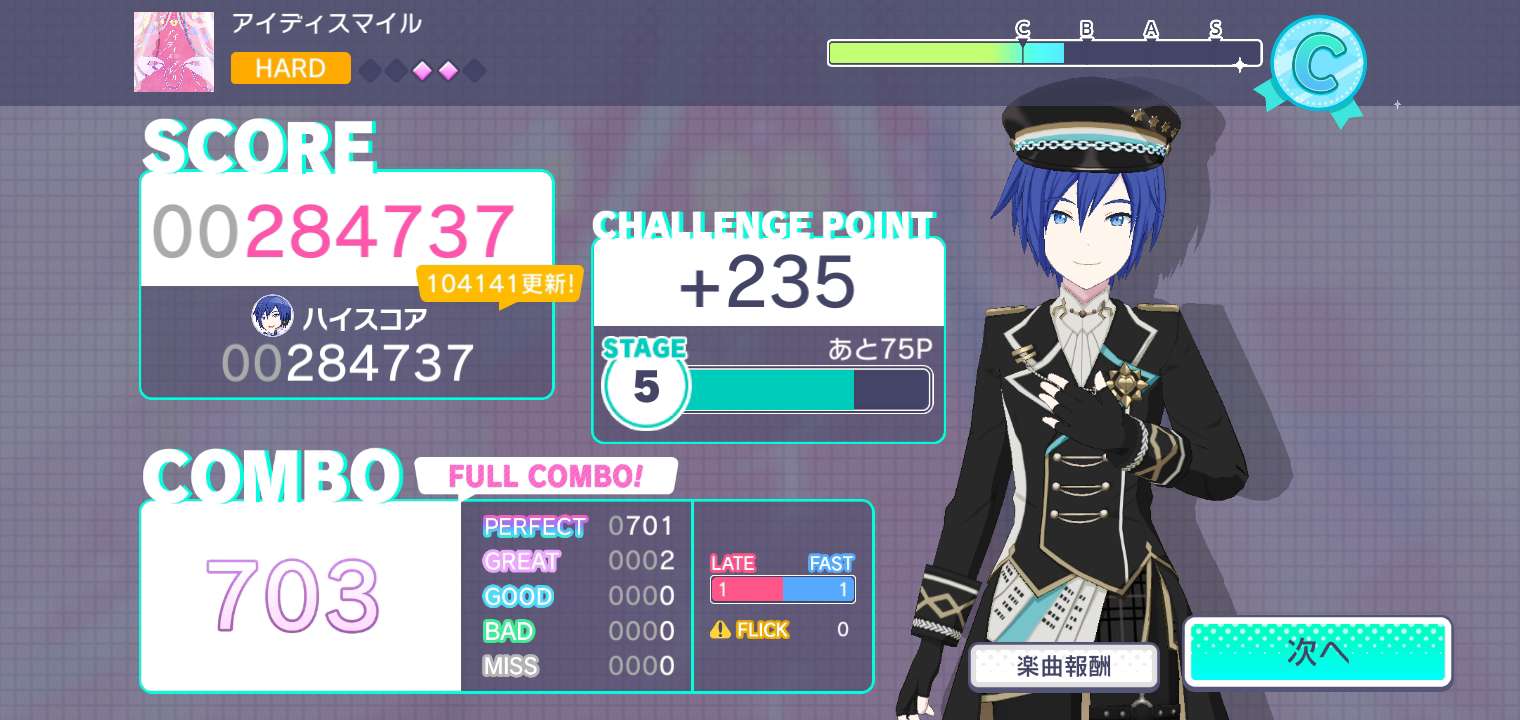Viewport: 1520px width, 720px height.
Task: Toggle the 104141更新! high score bubble
Action: pos(501,284)
